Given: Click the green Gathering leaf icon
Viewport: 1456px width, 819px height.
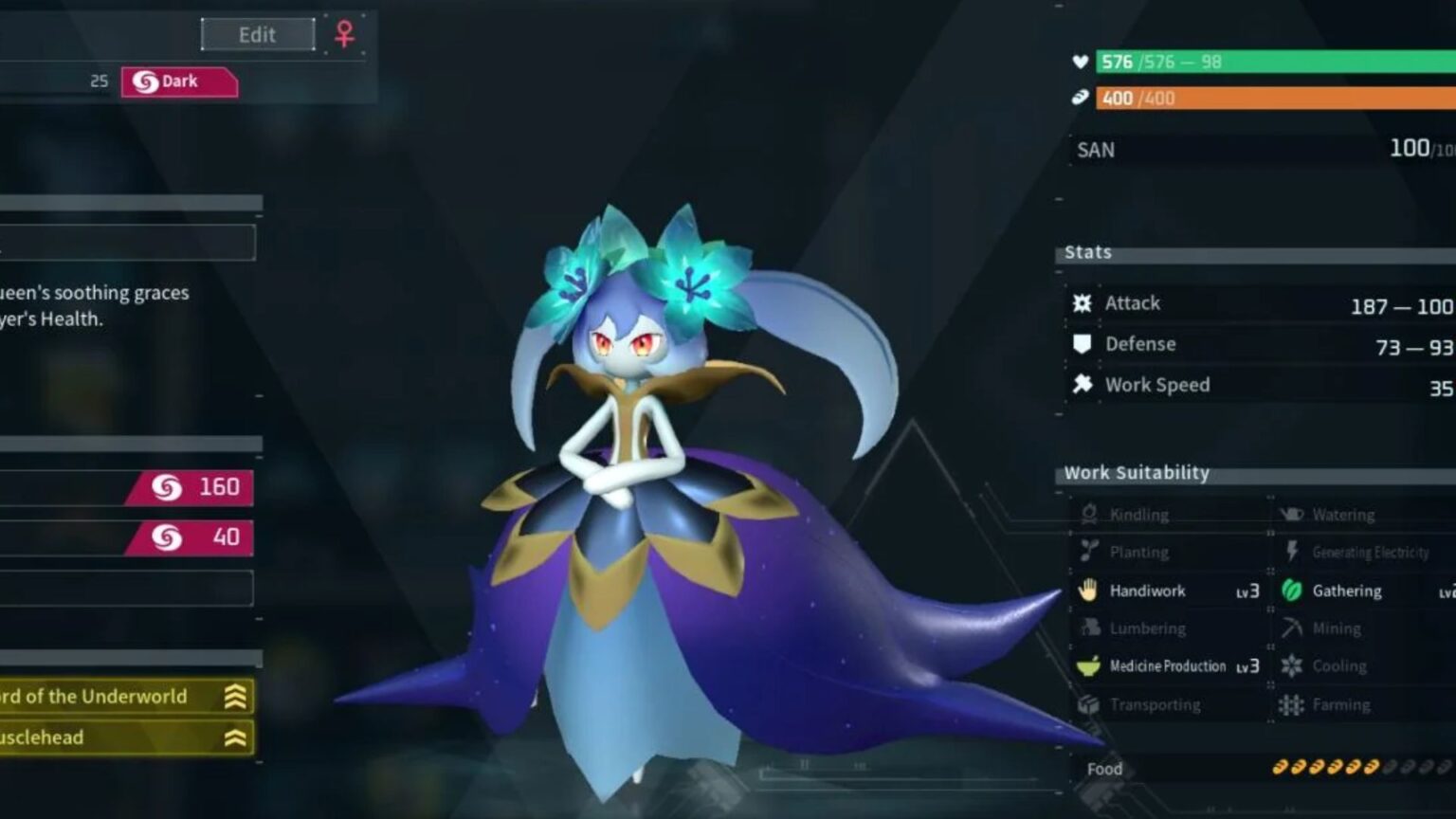Looking at the screenshot, I should click(x=1292, y=590).
